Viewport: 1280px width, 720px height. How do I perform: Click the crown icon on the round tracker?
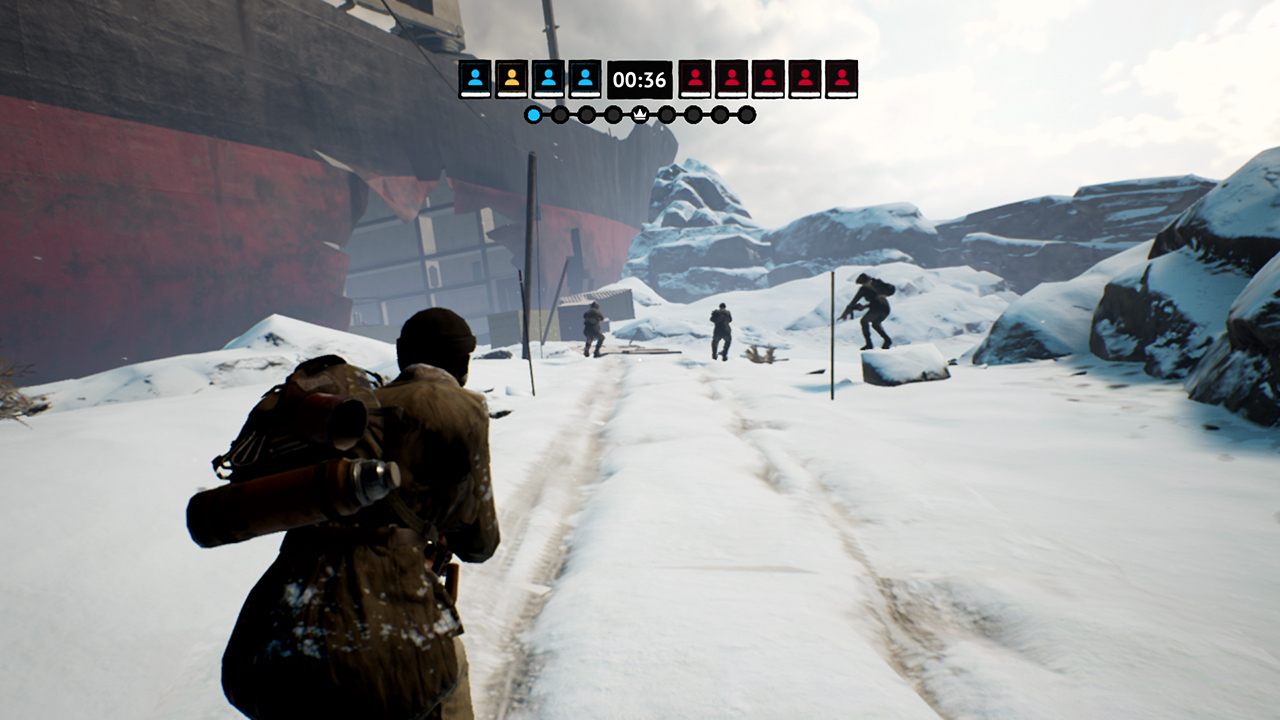pos(640,112)
